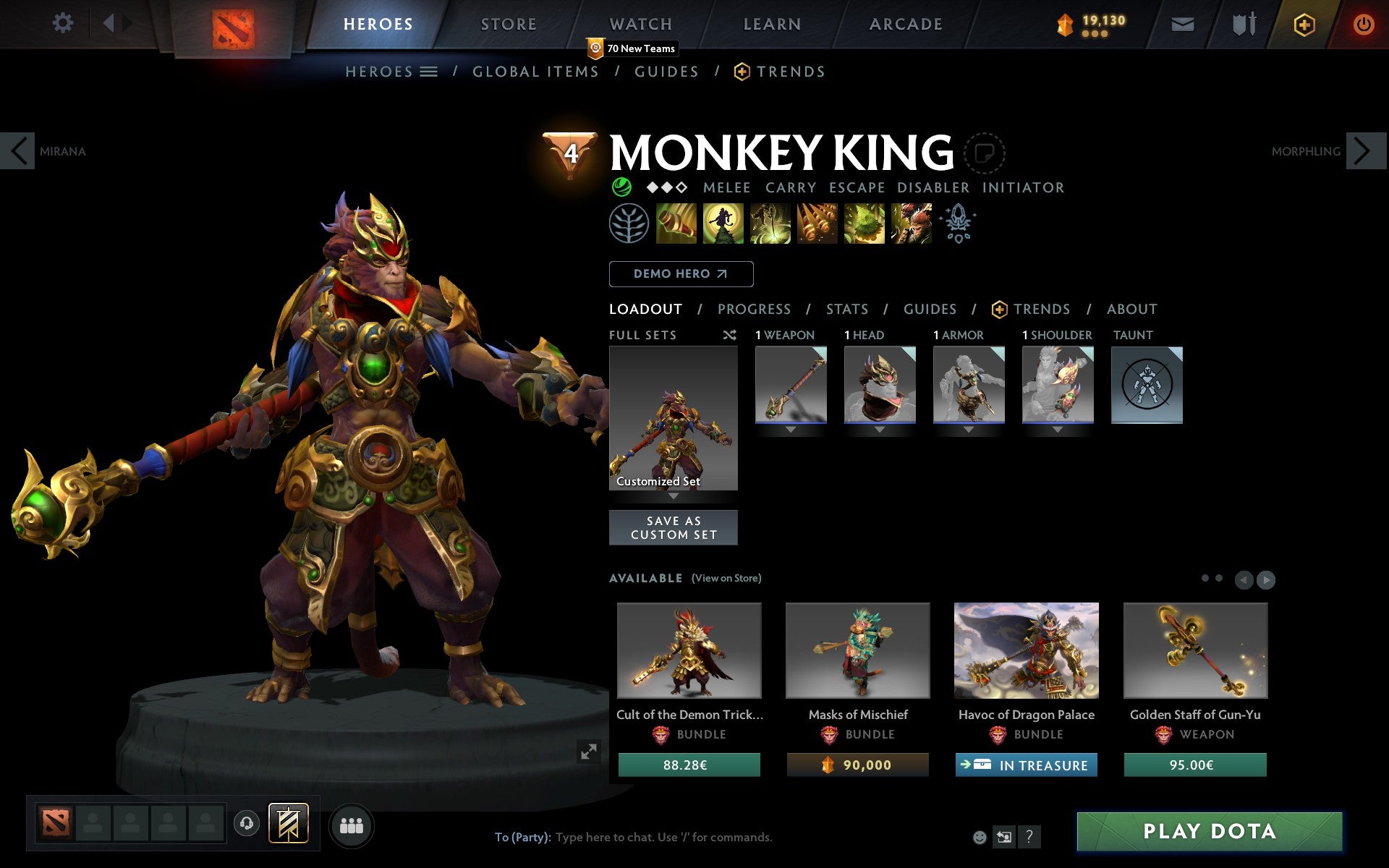Viewport: 1389px width, 868px height.
Task: Click the Jingu Mastery ability icon
Action: [x=817, y=224]
